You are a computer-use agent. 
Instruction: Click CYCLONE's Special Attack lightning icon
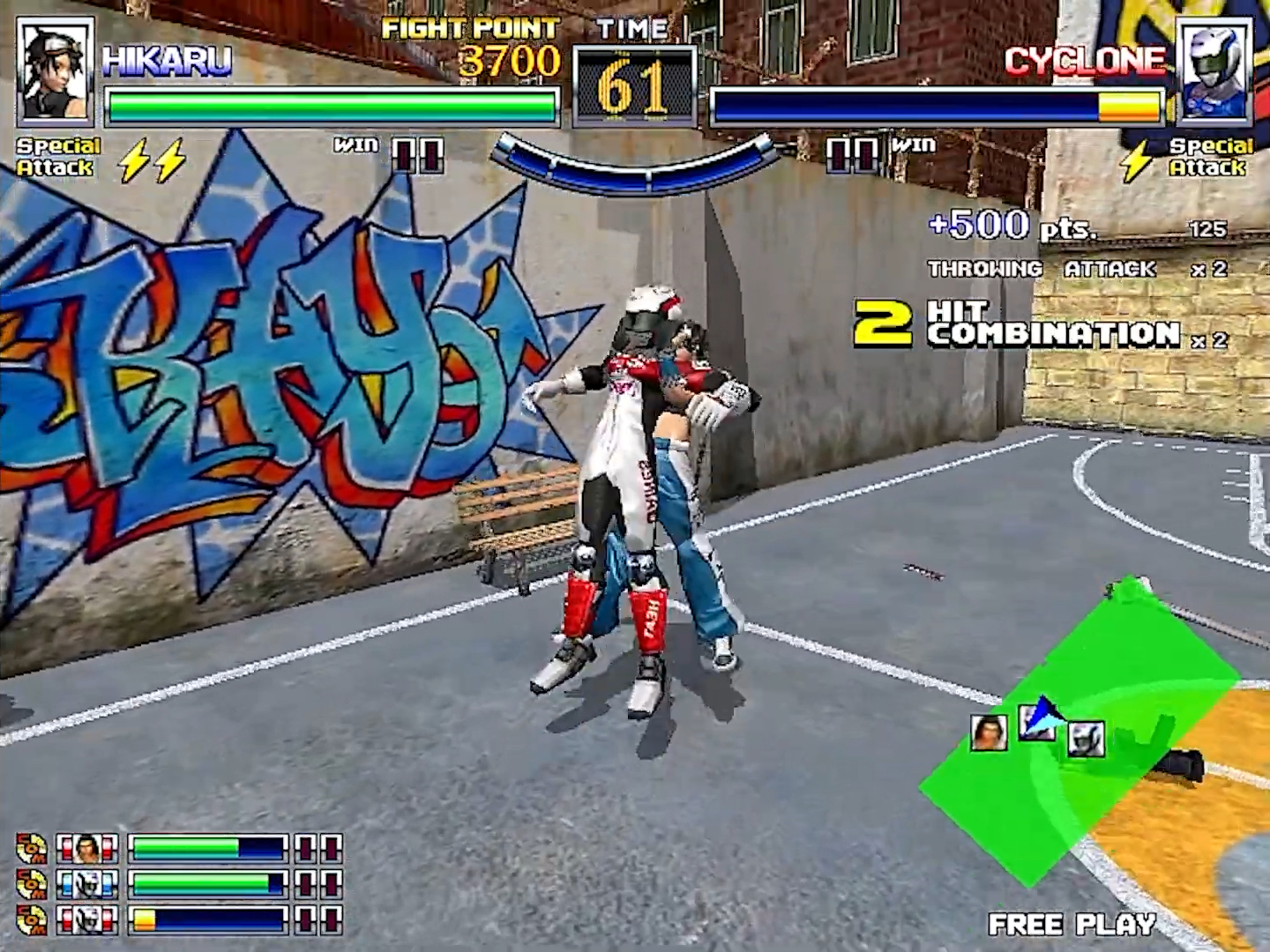(1139, 161)
